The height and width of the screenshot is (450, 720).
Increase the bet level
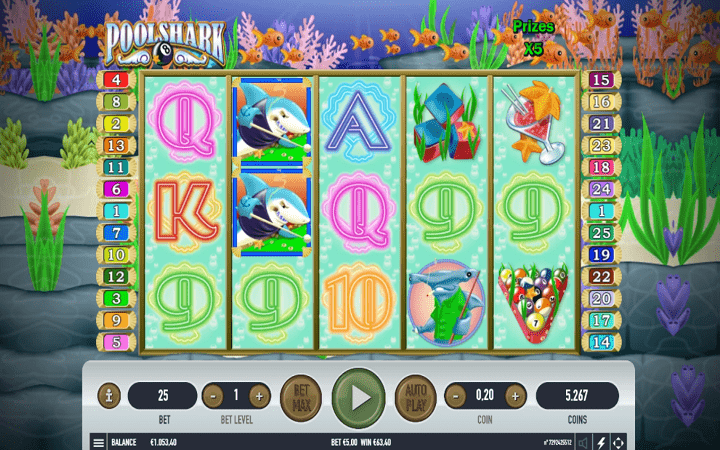(260, 395)
